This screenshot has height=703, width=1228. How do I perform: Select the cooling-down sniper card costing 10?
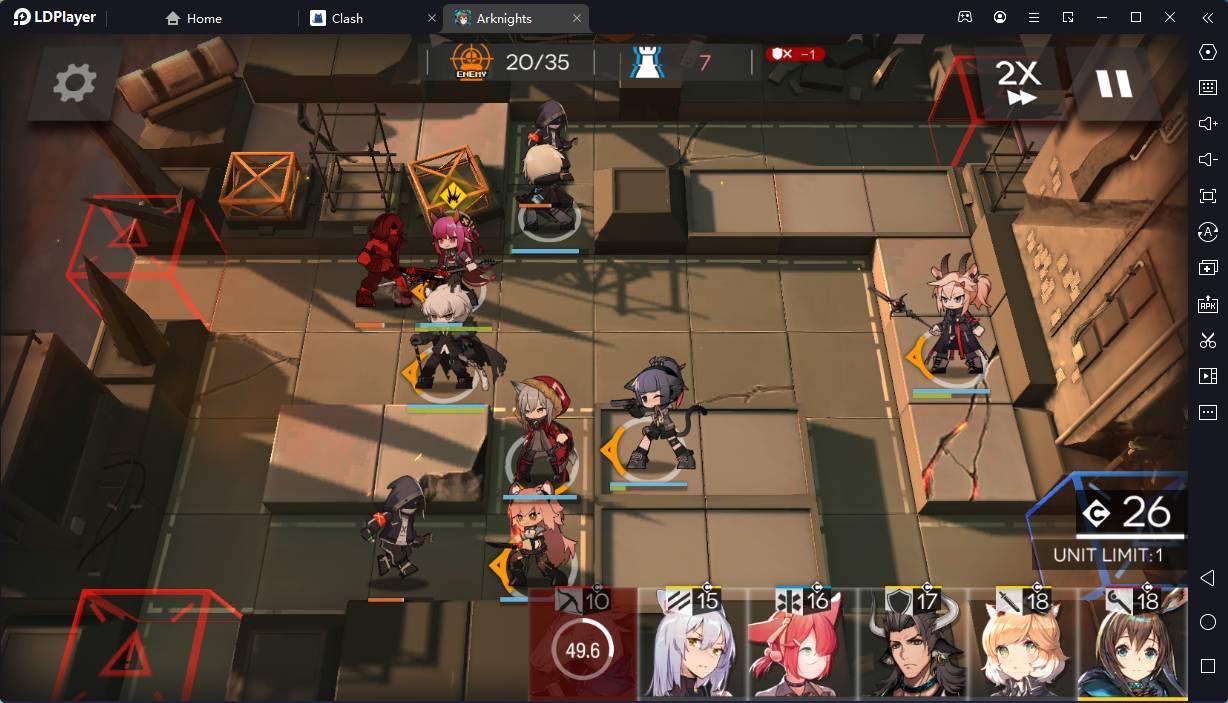click(583, 647)
